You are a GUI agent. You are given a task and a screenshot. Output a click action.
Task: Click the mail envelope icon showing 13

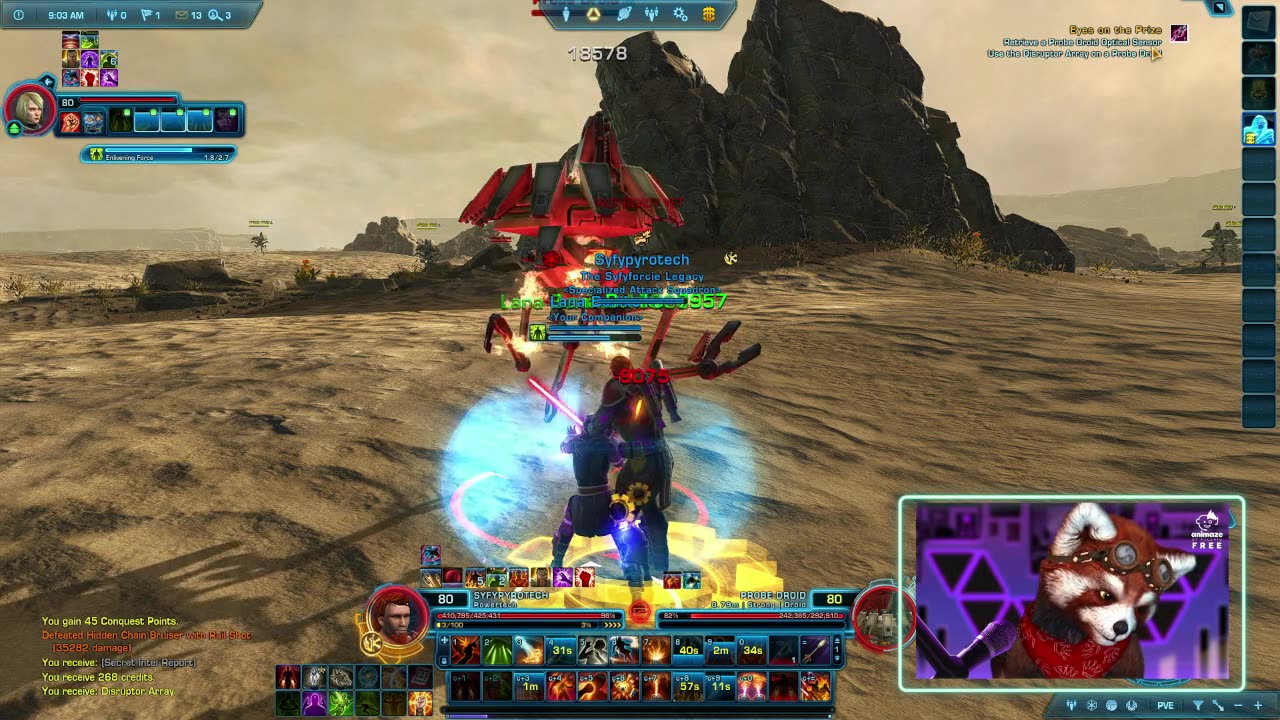(x=181, y=15)
